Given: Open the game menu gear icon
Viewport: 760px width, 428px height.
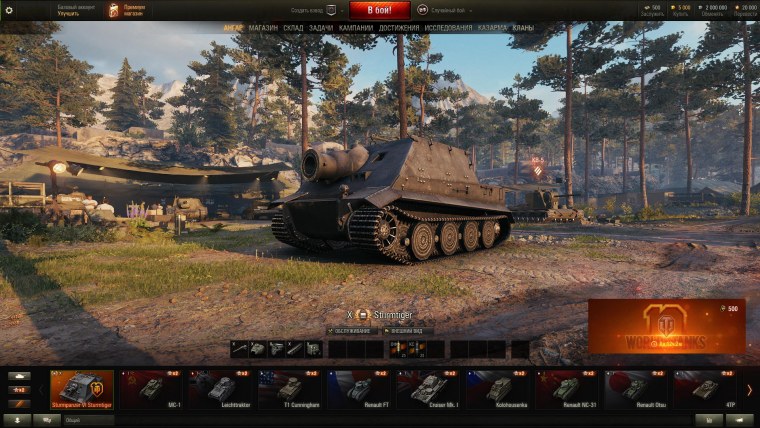Looking at the screenshot, I should tap(10, 9).
